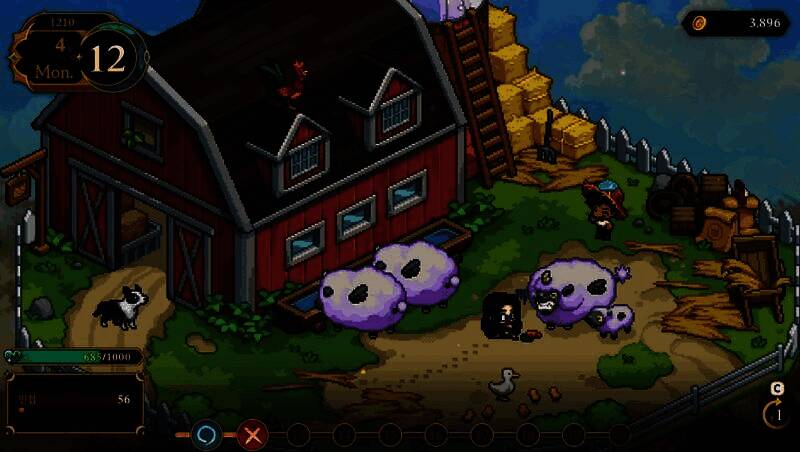Select the blue swirl spell slot

click(207, 435)
